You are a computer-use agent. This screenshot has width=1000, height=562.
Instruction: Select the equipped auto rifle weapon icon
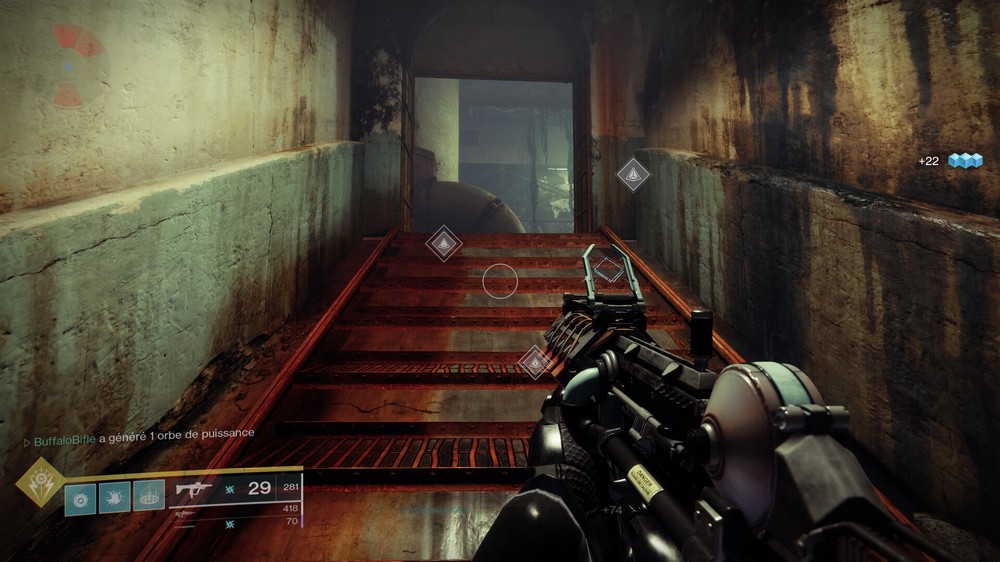(x=195, y=490)
